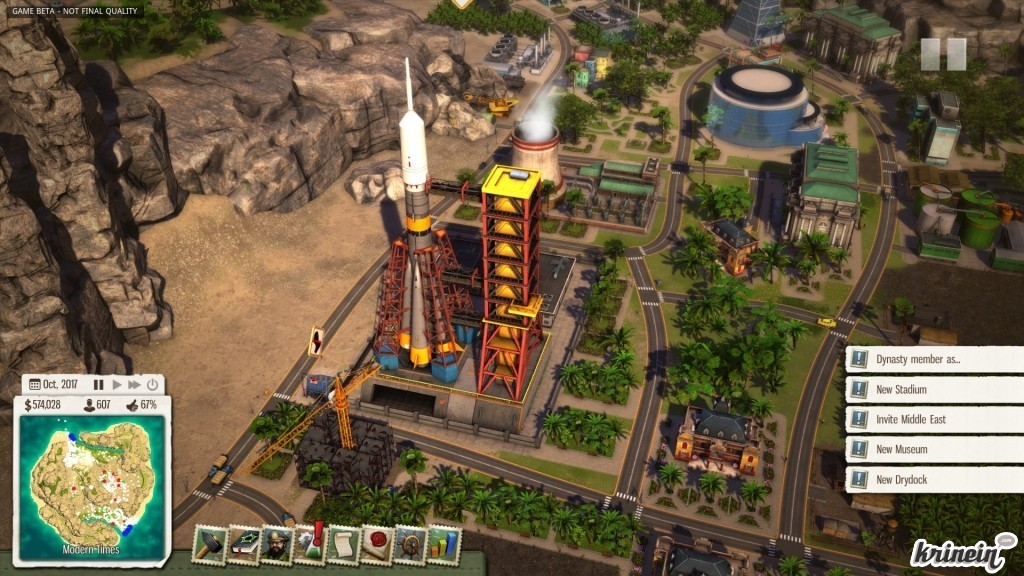Screen dimensions: 1024x576
Task: Set game speed to fast forward
Action: click(x=134, y=384)
